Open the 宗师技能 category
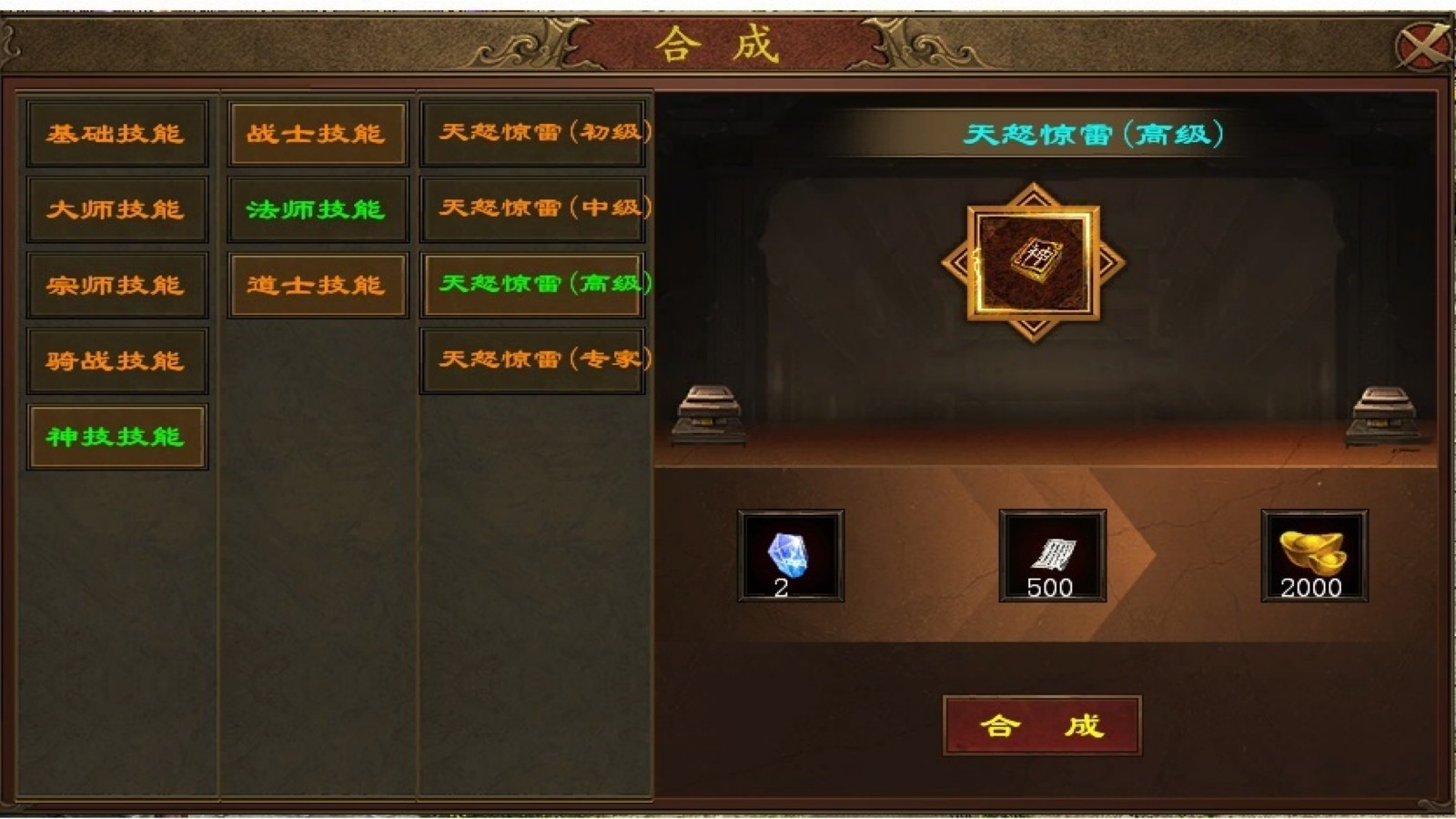The width and height of the screenshot is (1456, 819). [x=117, y=285]
